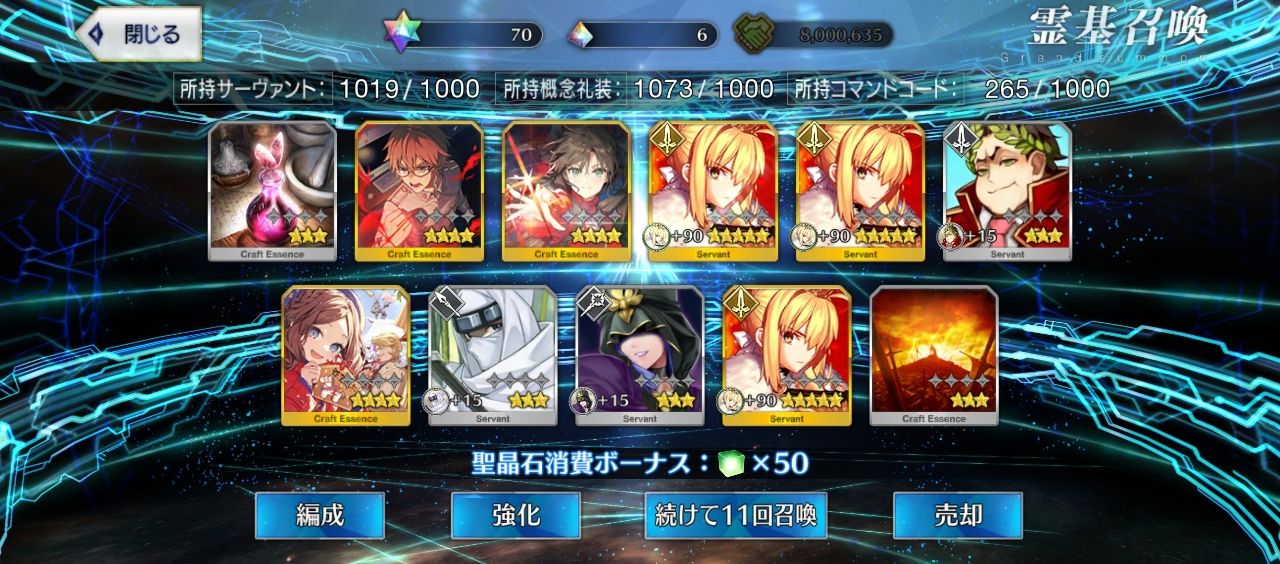Select the pink potion Craft Essence card
Screen dimensions: 1280x564
pos(271,190)
